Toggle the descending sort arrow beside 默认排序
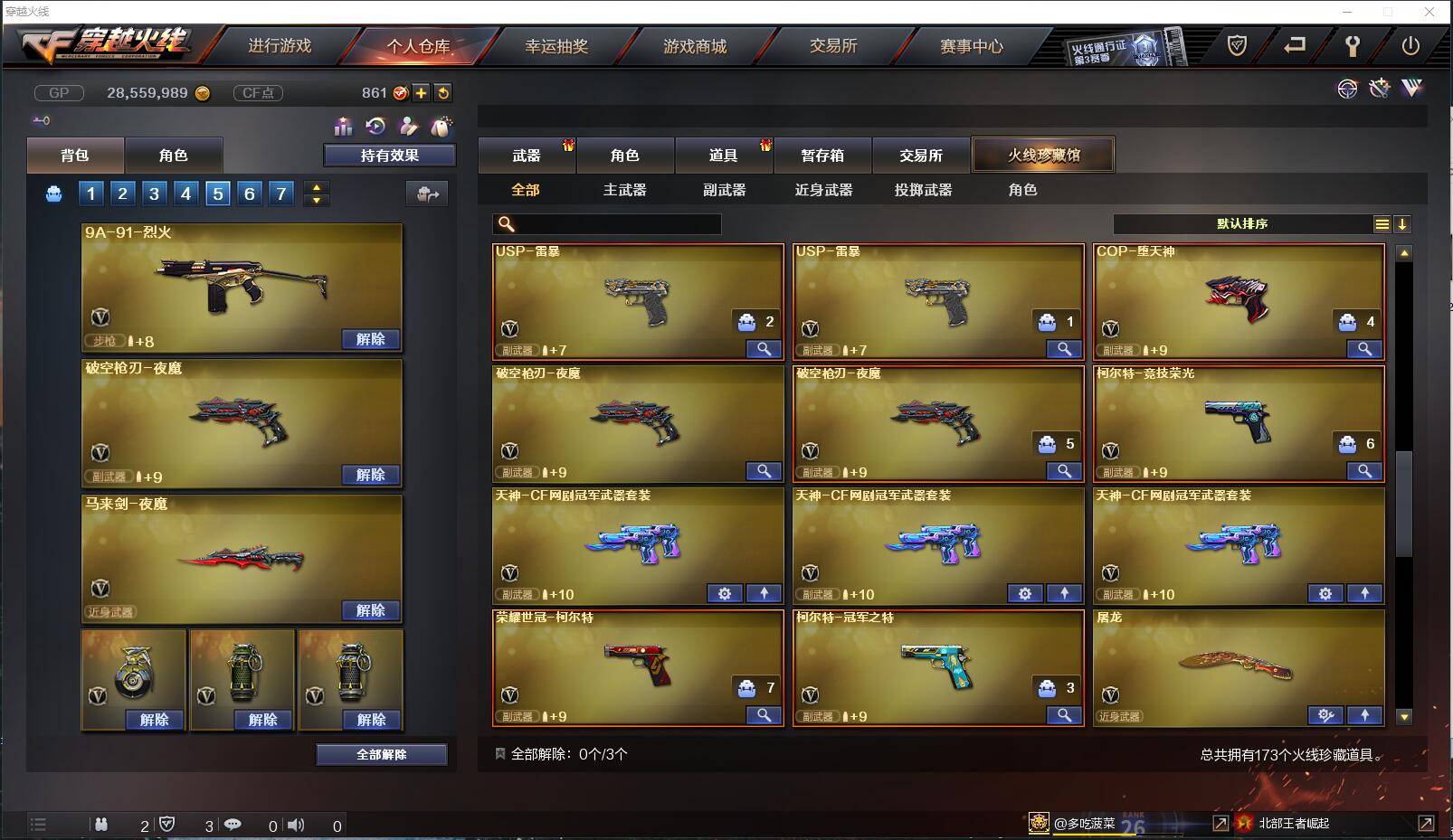 [1403, 223]
